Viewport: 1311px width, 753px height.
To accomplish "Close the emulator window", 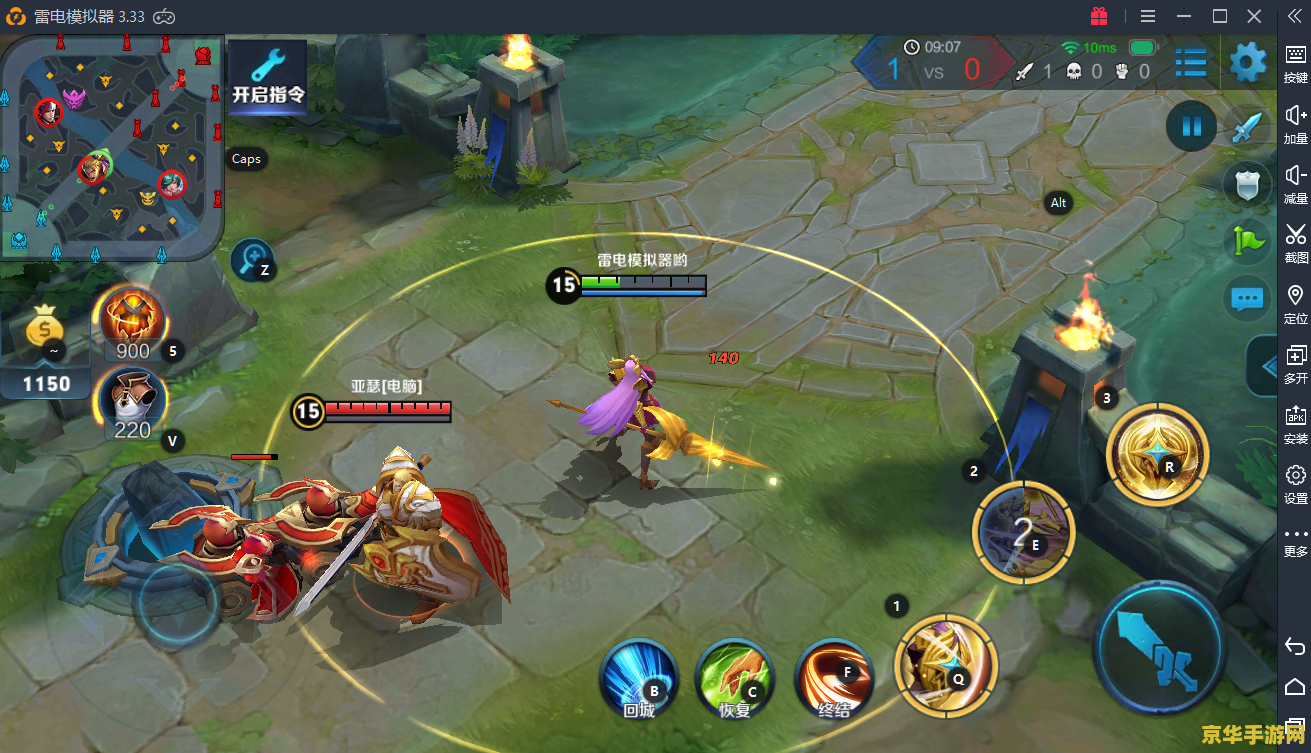I will pos(1255,16).
